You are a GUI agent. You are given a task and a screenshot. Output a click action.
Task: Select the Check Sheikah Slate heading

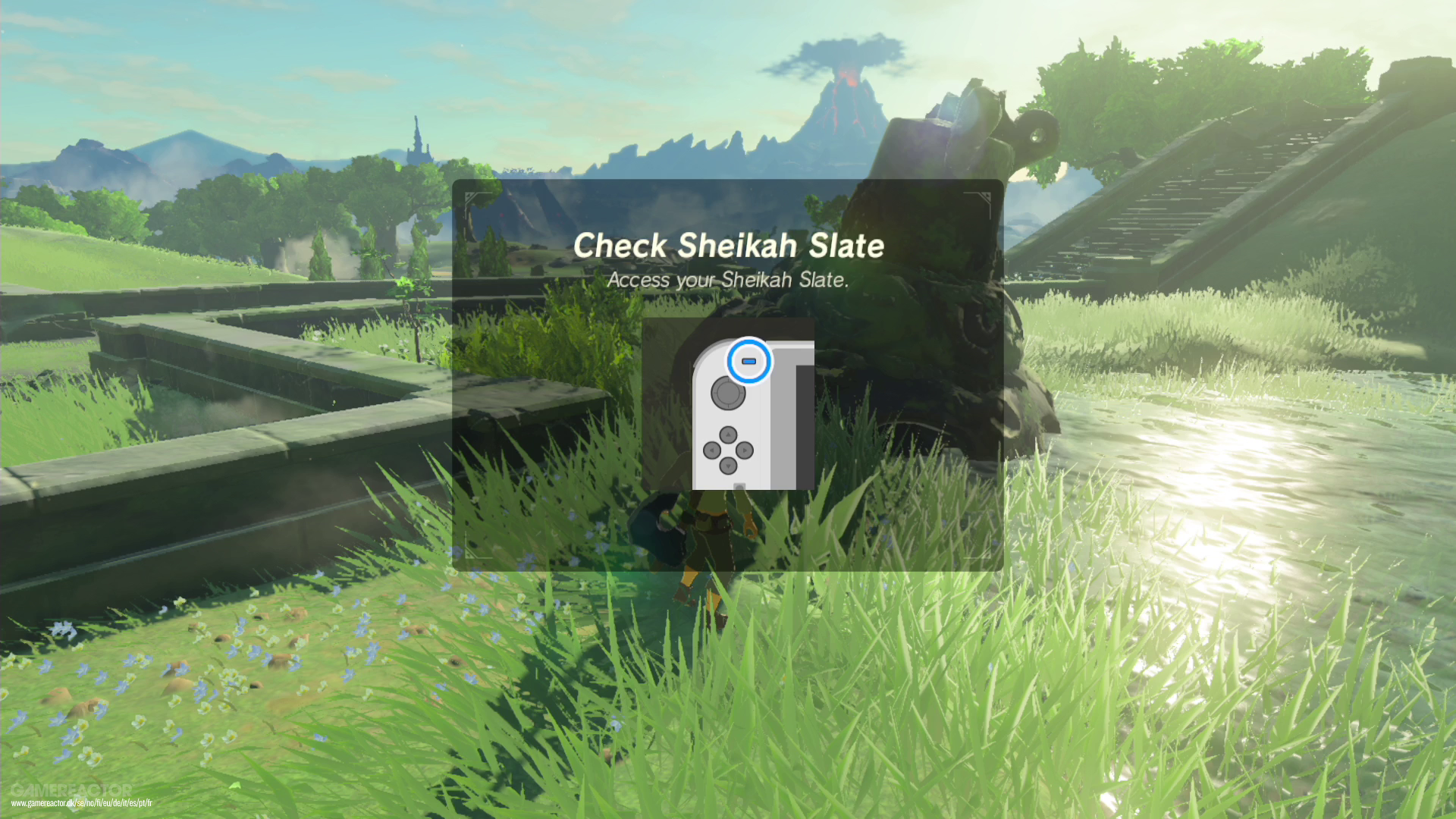pyautogui.click(x=730, y=244)
